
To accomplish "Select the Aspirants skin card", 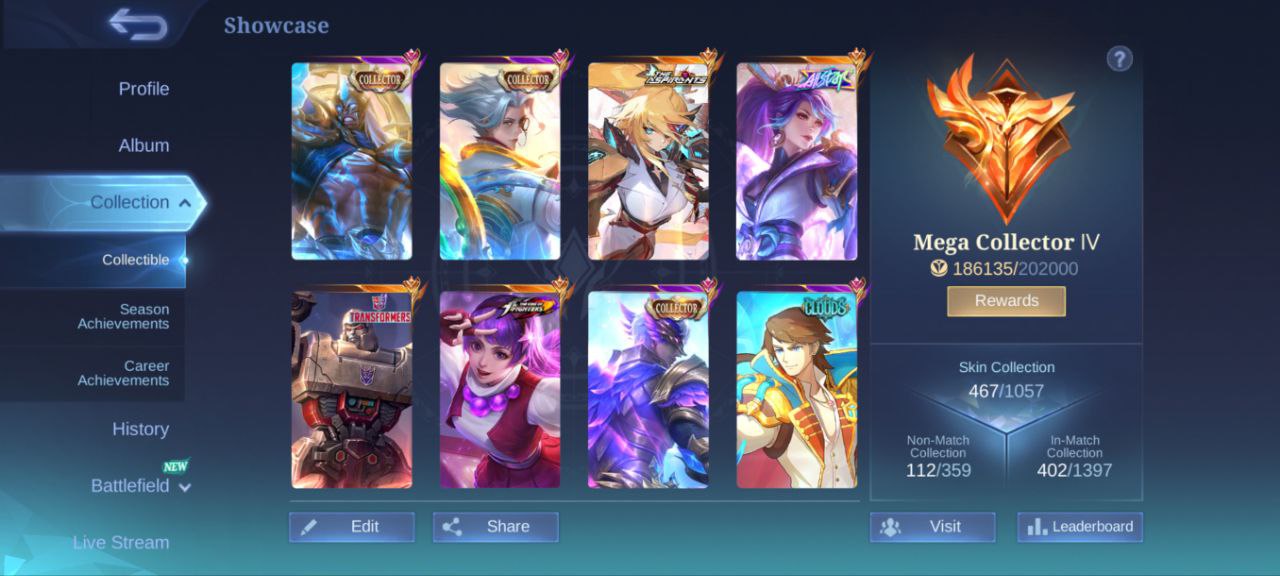I will click(648, 162).
